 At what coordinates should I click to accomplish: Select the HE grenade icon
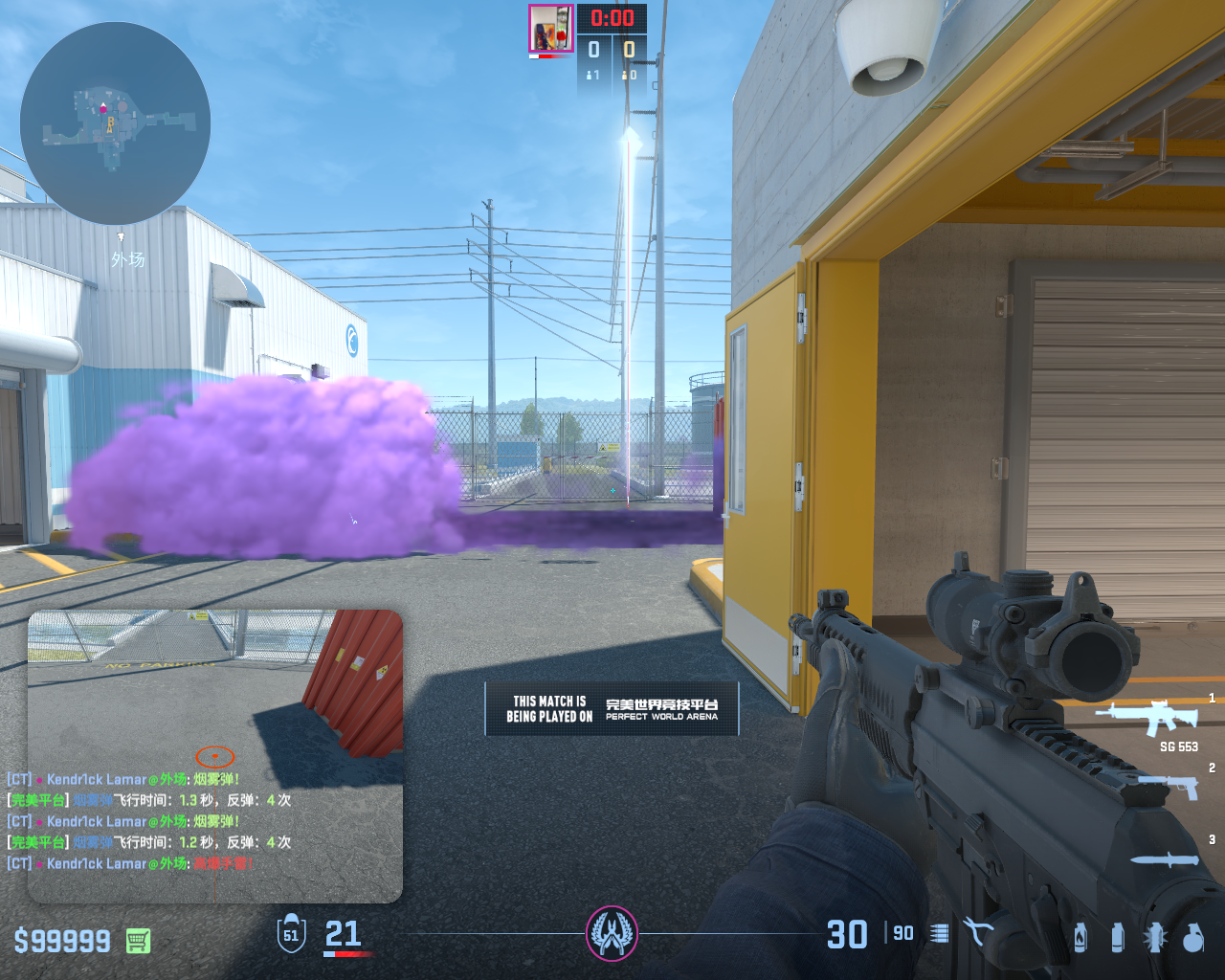point(1192,937)
